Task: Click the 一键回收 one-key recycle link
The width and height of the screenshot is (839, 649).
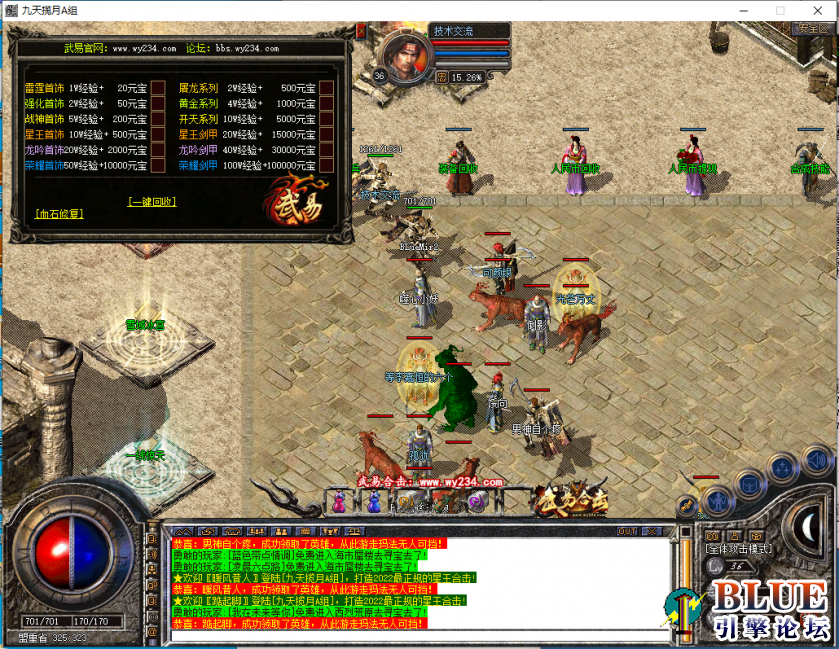Action: [x=152, y=201]
